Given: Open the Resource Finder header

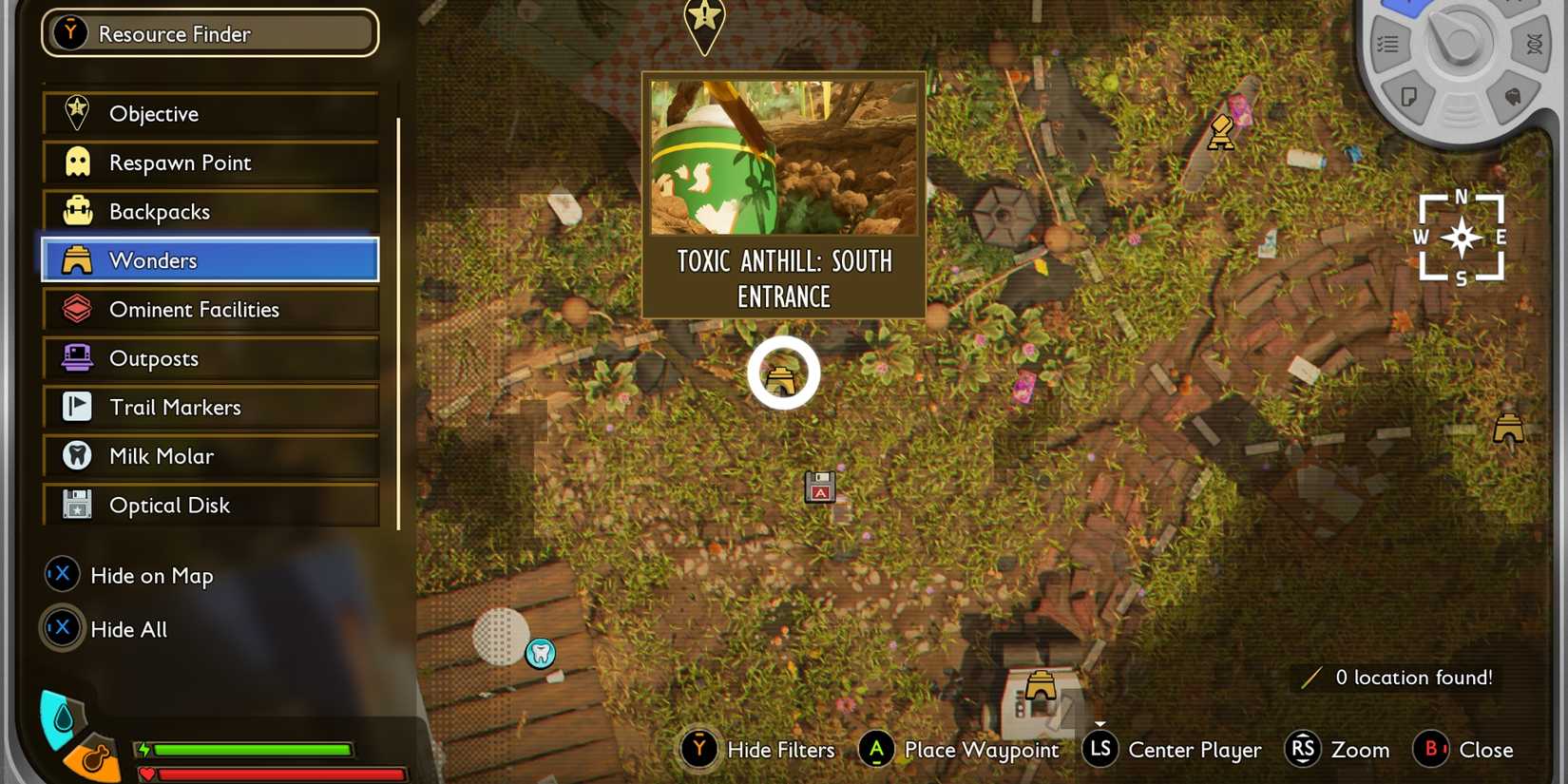Looking at the screenshot, I should tap(210, 34).
